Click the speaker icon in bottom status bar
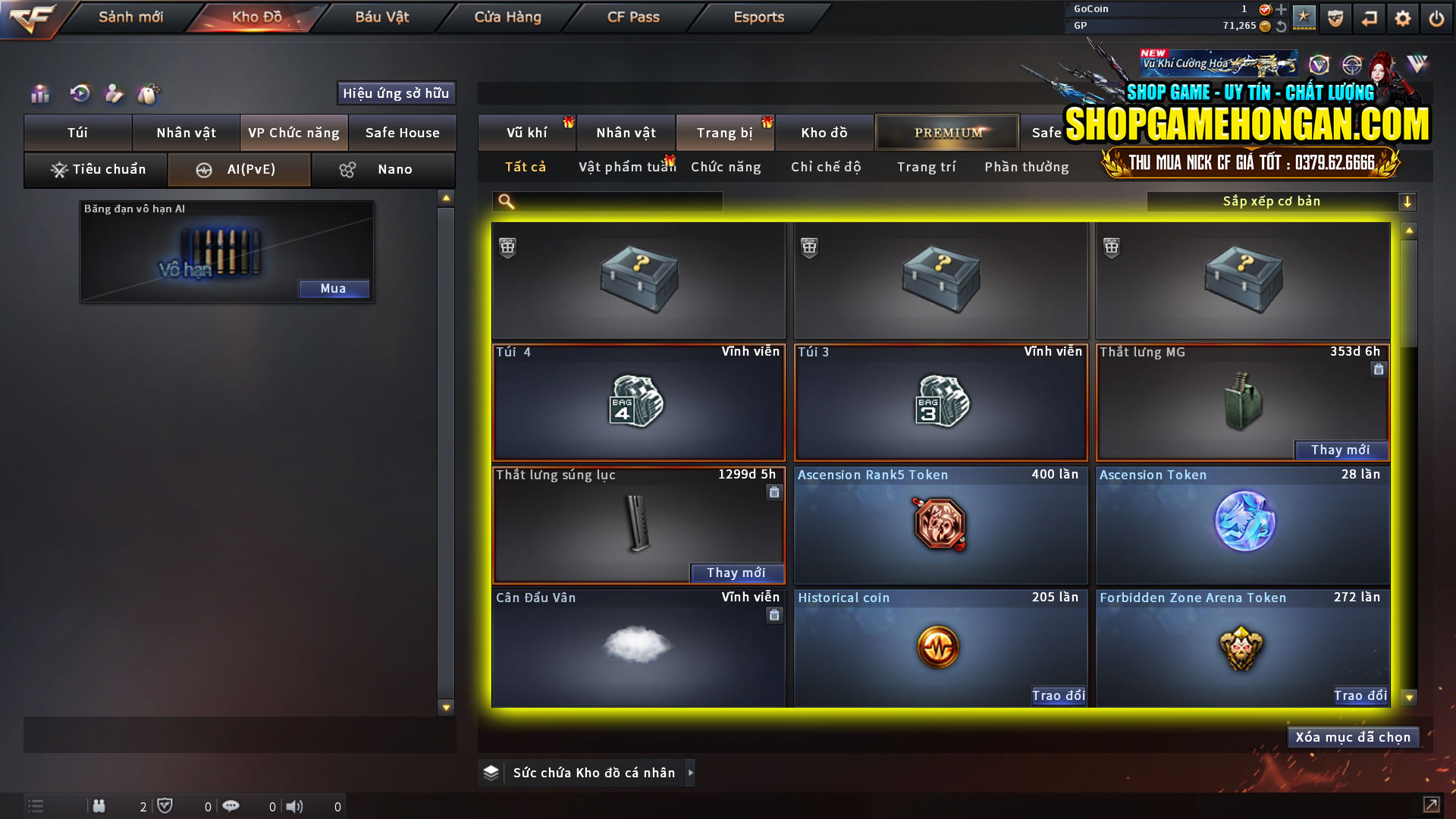 (295, 806)
